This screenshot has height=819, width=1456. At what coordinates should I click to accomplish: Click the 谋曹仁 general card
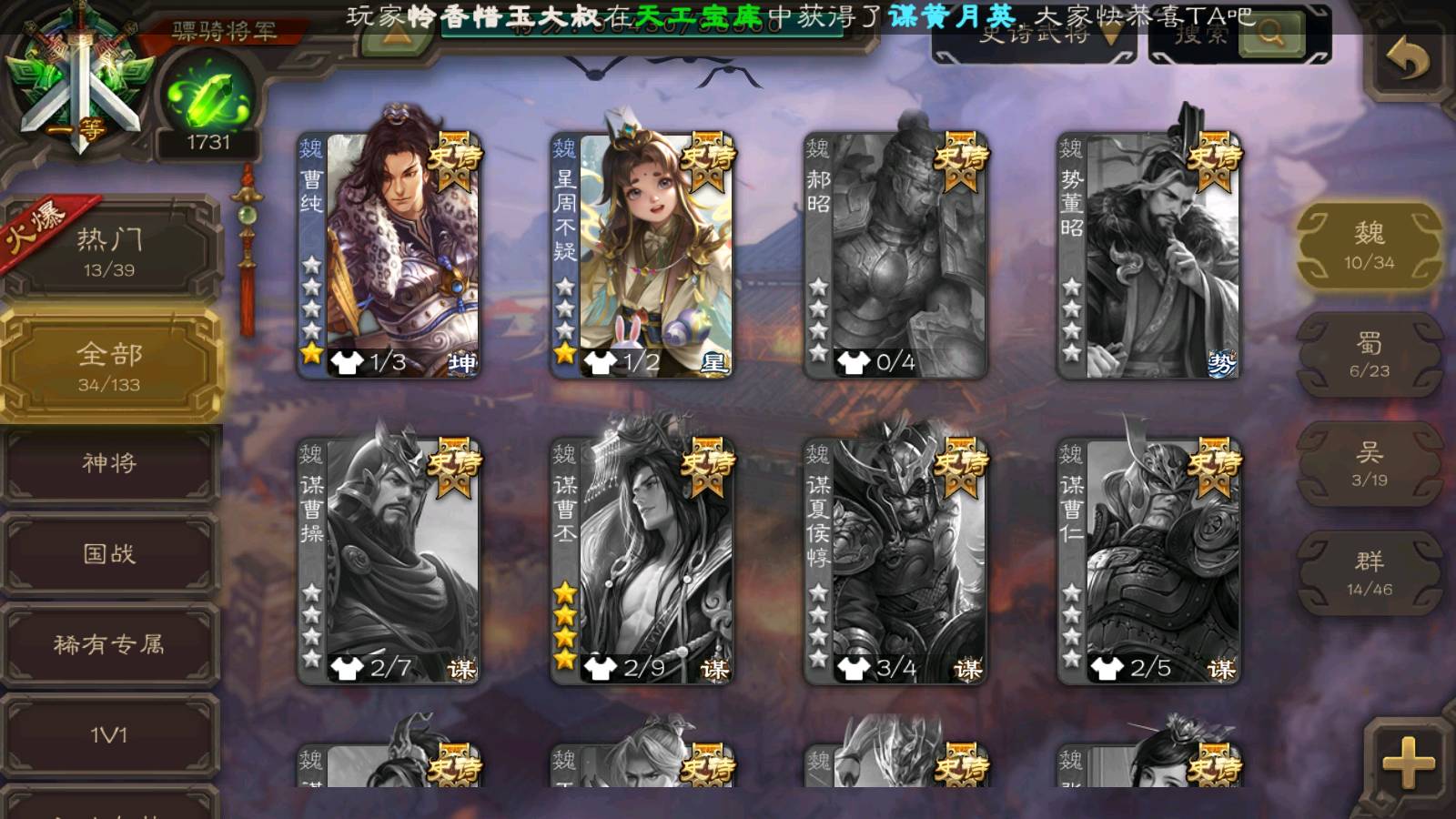[1148, 561]
